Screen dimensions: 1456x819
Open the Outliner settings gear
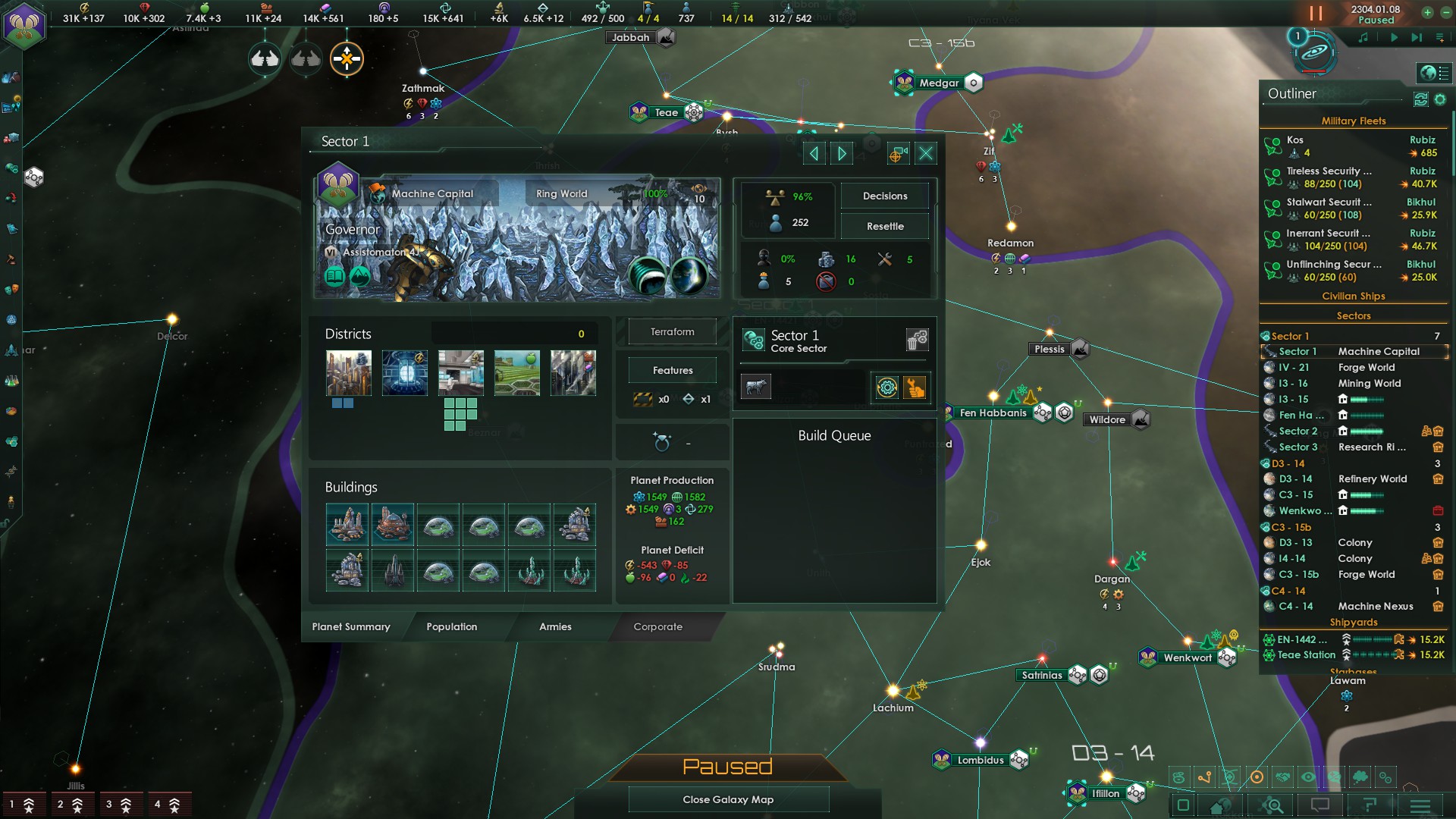pyautogui.click(x=1439, y=99)
